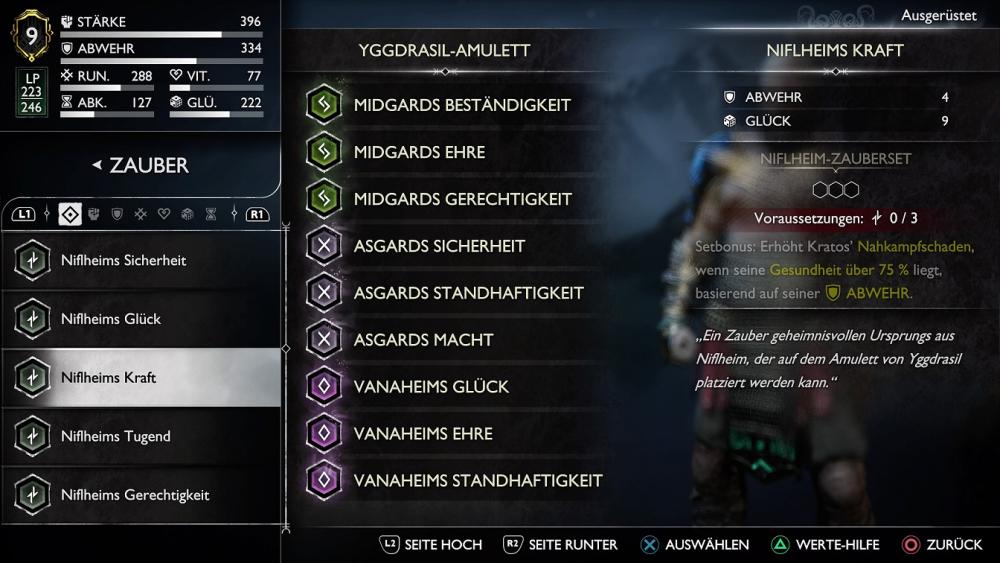This screenshot has width=1000, height=563.
Task: Switch to the hourglass cooldown filter tab
Action: click(210, 214)
